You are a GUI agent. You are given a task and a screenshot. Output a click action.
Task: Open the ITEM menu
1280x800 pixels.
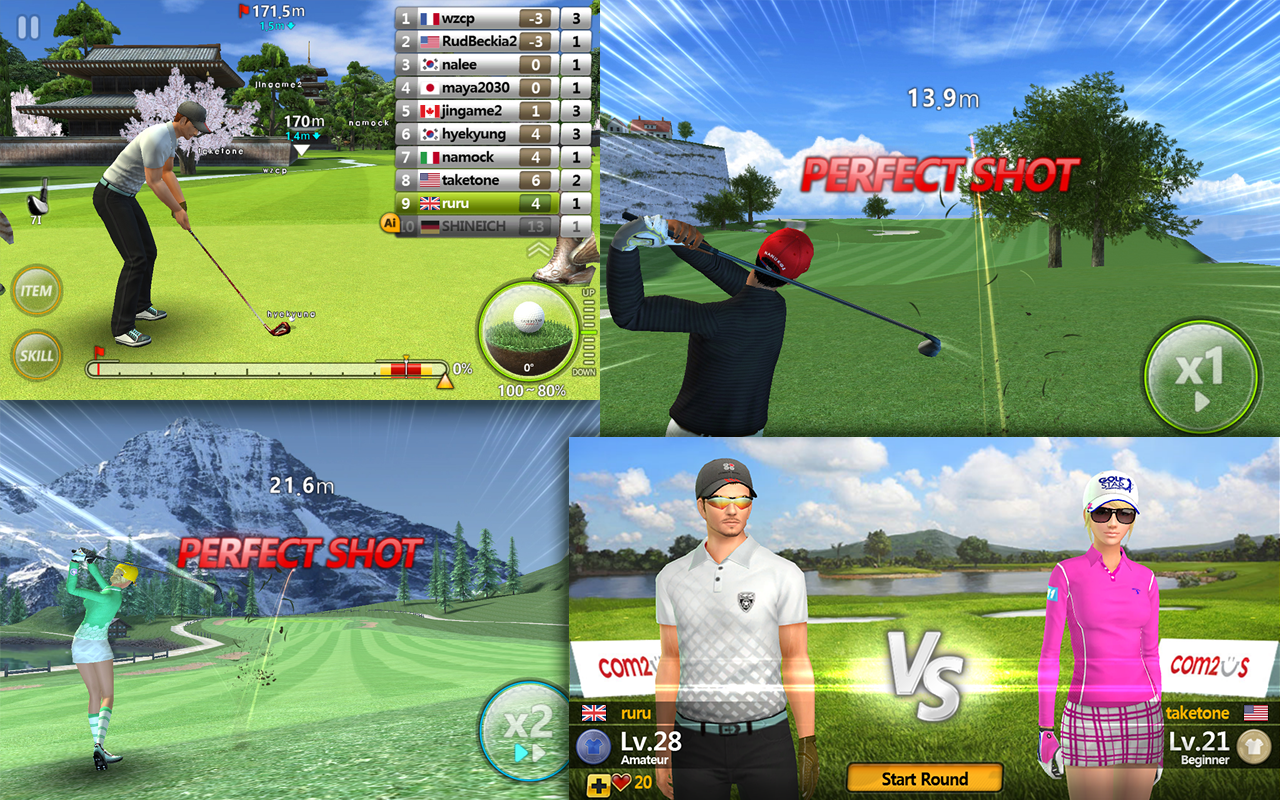click(36, 292)
